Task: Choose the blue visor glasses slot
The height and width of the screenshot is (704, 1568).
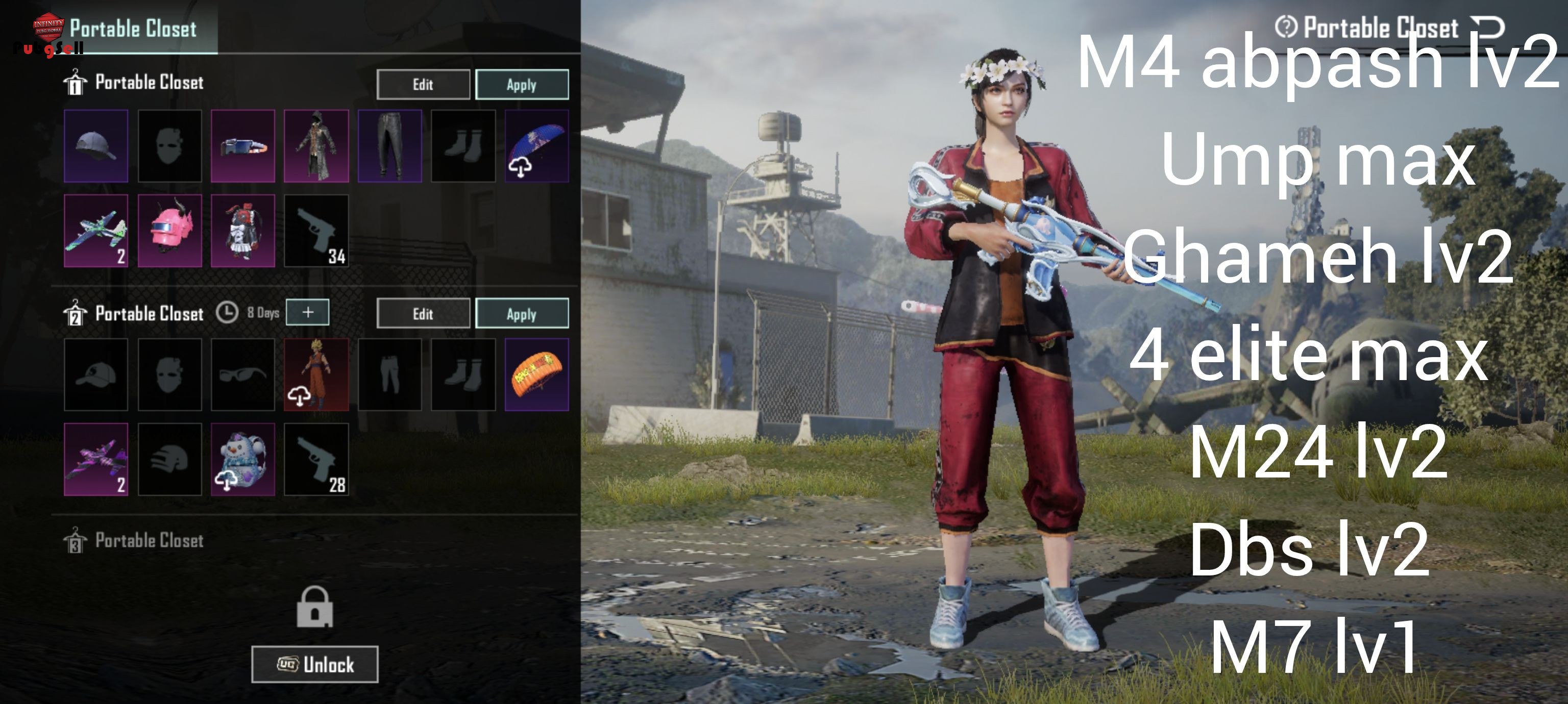Action: pyautogui.click(x=243, y=146)
